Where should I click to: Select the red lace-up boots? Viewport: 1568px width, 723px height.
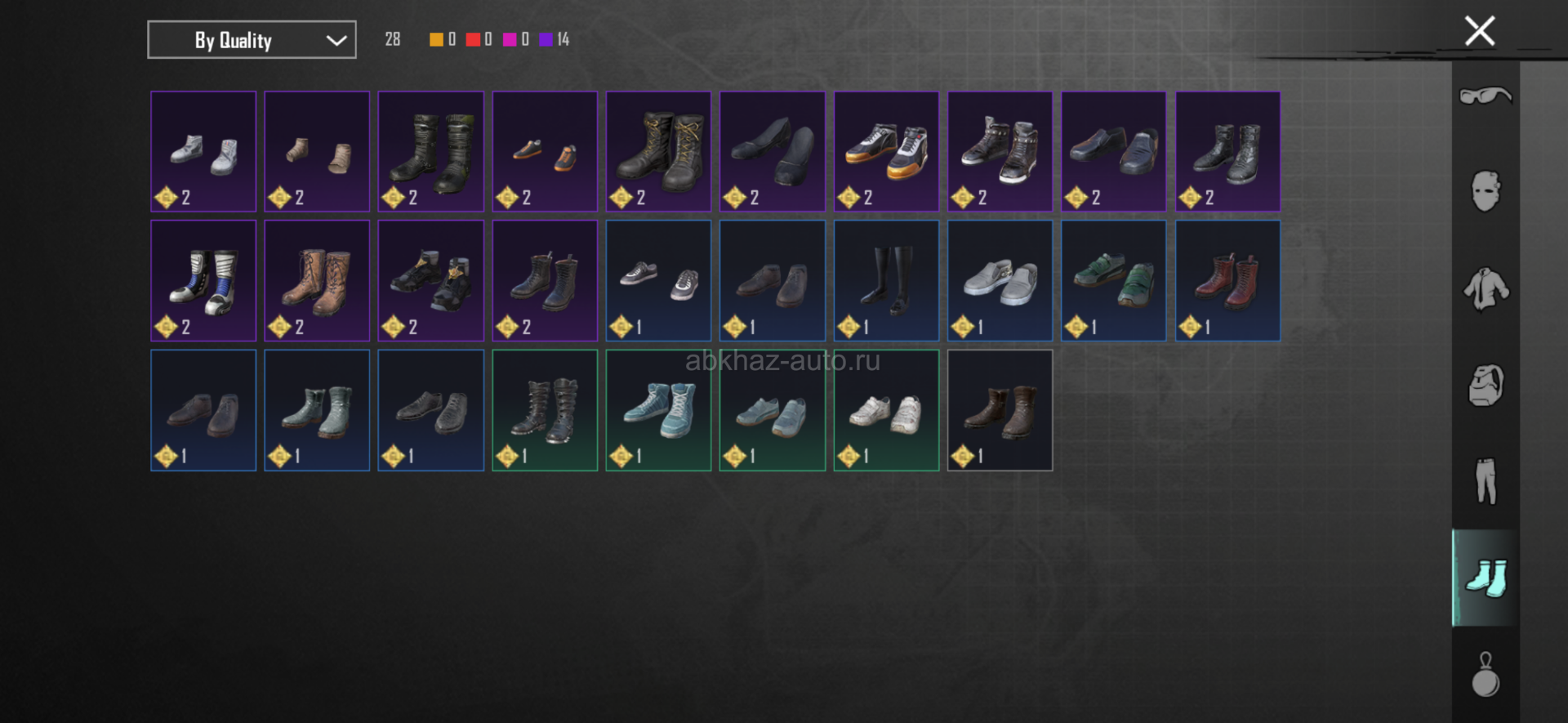(x=1227, y=281)
